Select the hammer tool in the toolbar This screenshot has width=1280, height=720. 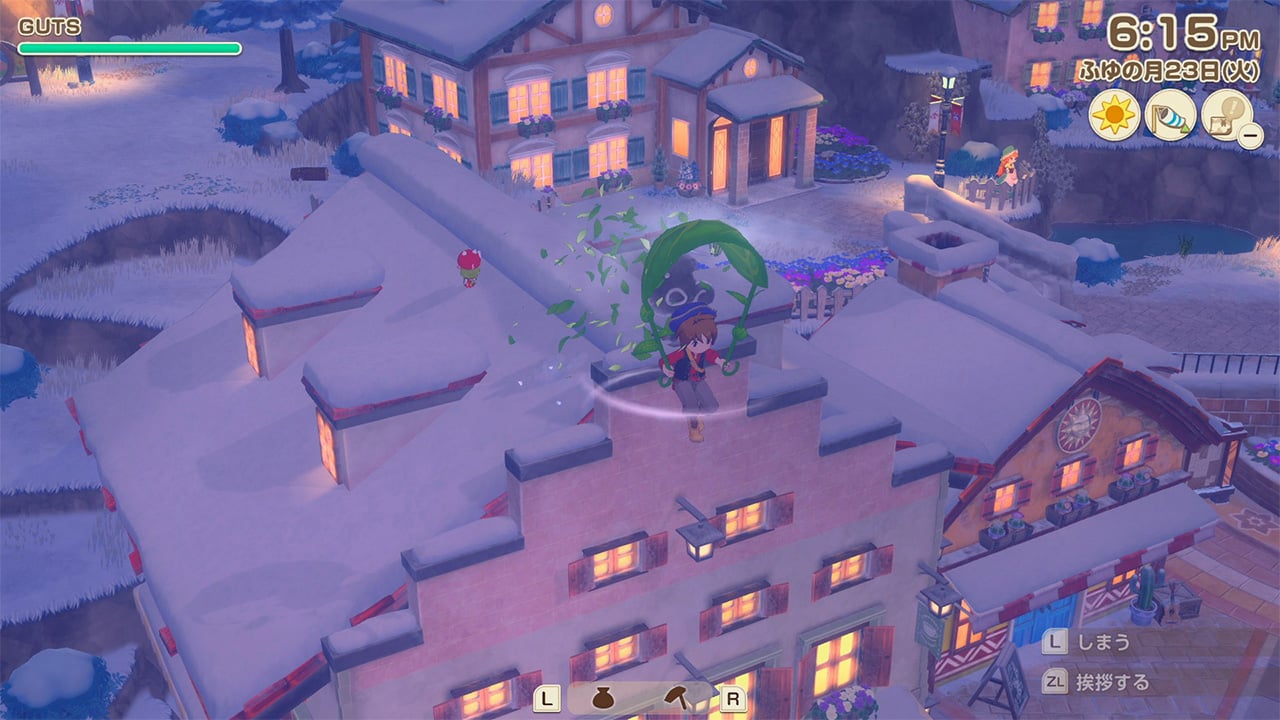coord(675,697)
